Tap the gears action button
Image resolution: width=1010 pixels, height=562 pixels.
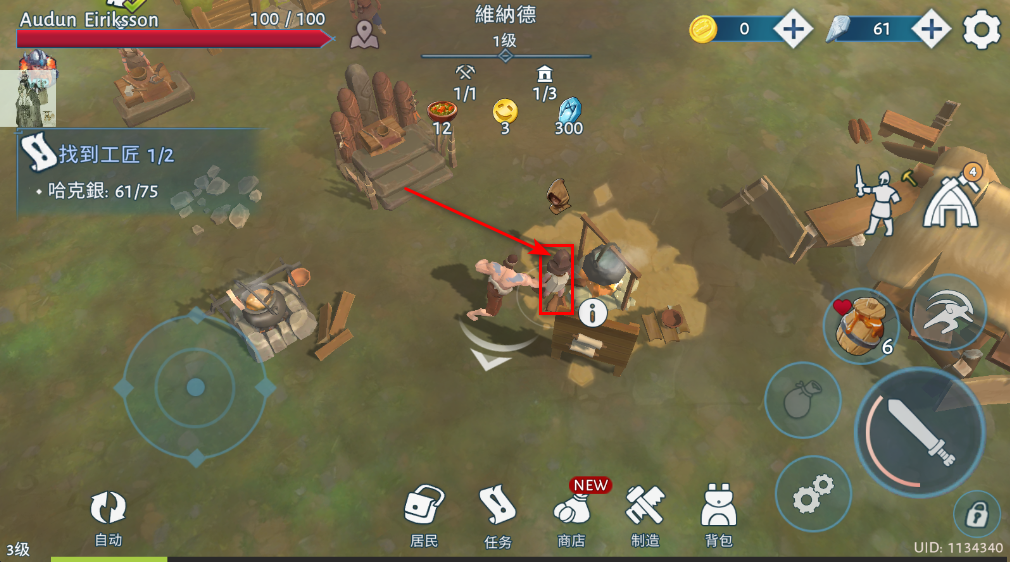coord(813,493)
